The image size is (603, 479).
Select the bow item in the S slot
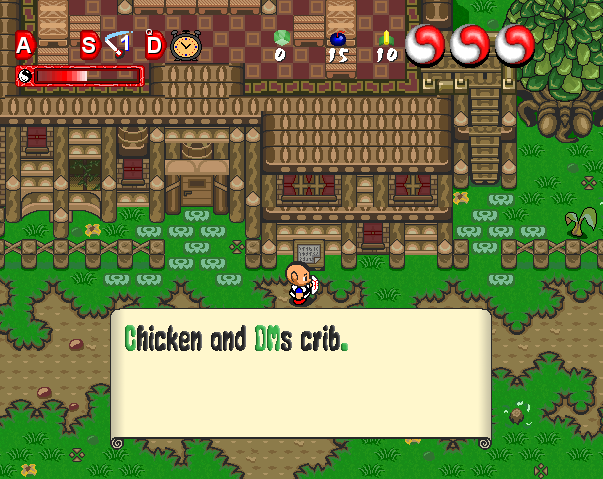[120, 44]
